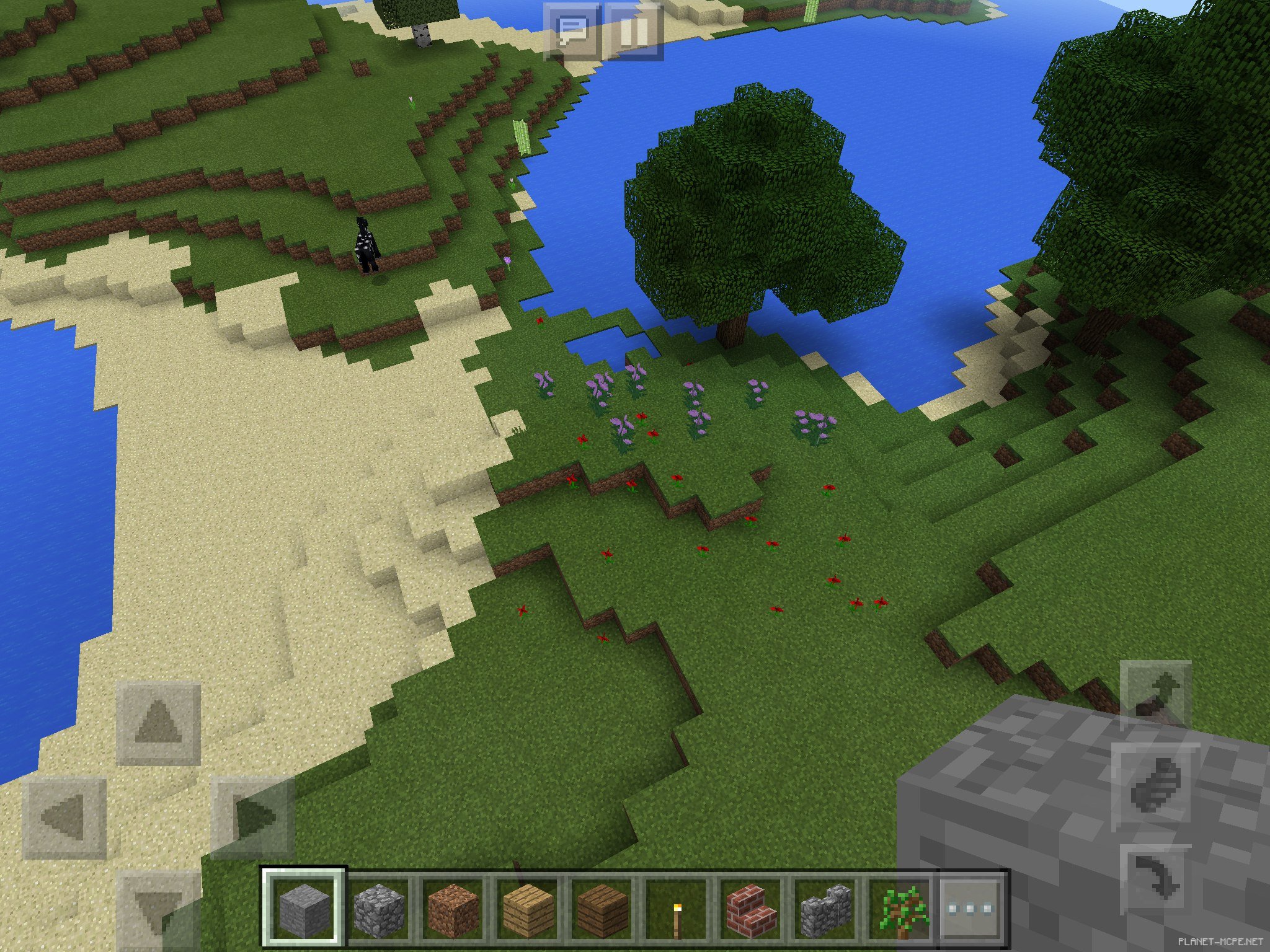Pause the game with the pause button
This screenshot has width=1270, height=952.
pyautogui.click(x=633, y=31)
